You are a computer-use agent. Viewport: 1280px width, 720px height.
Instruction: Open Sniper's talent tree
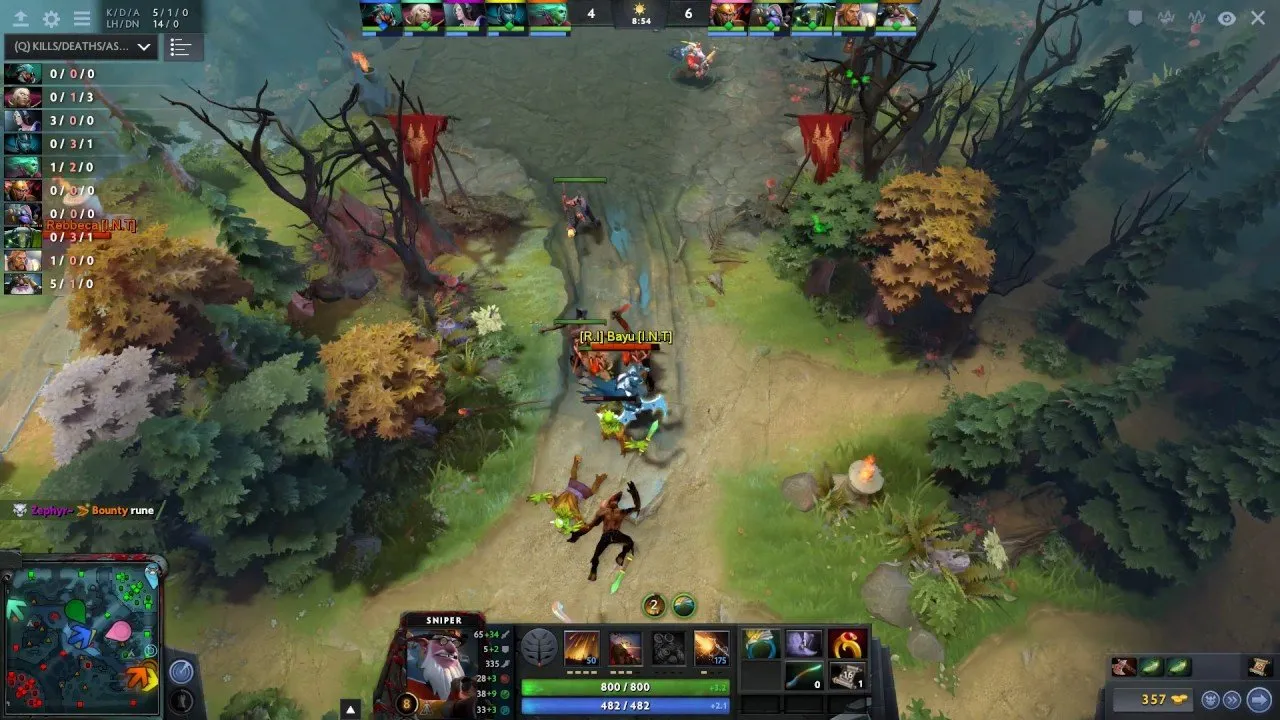(x=540, y=648)
